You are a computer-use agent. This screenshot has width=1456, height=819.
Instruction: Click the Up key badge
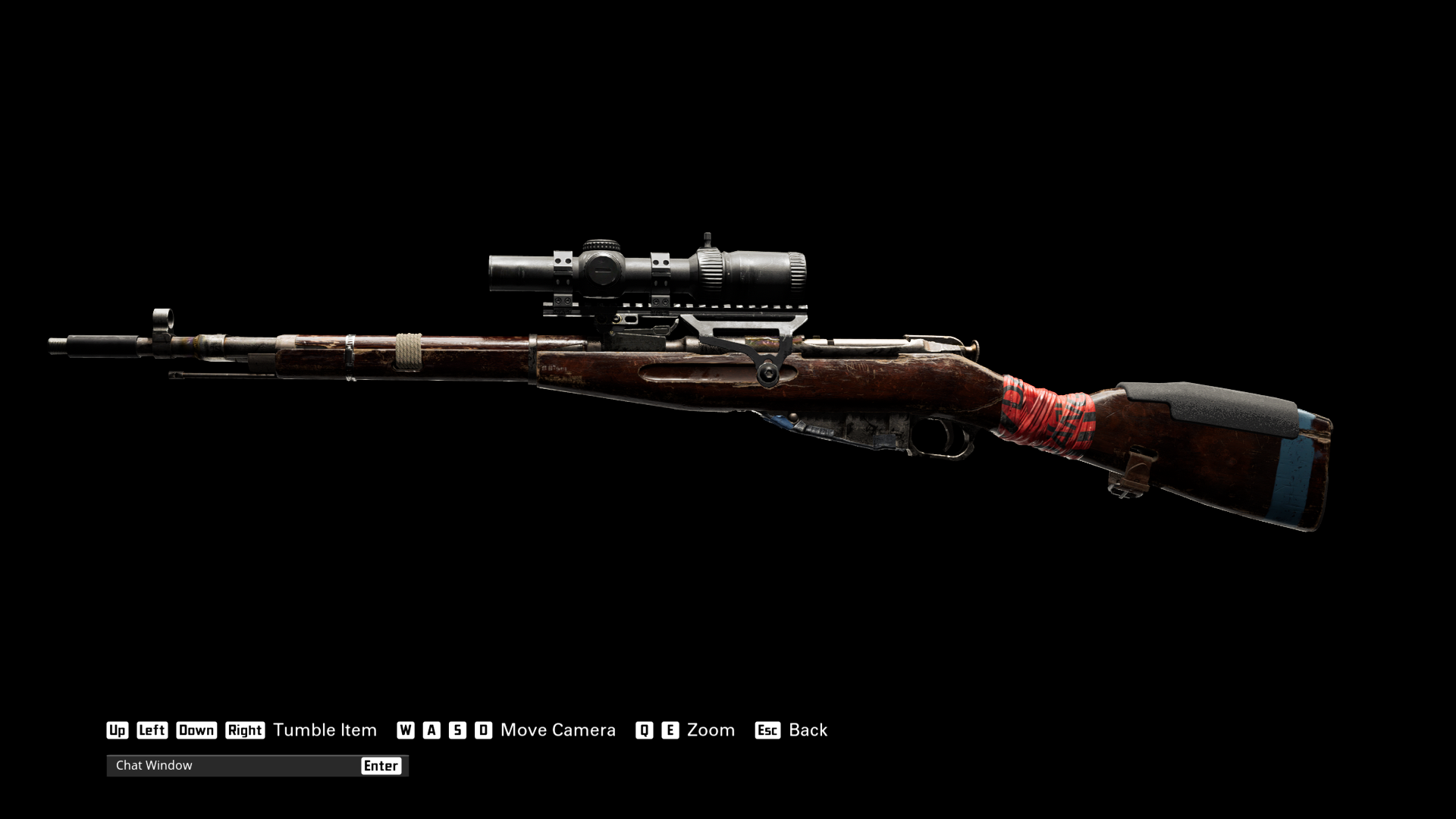click(118, 730)
